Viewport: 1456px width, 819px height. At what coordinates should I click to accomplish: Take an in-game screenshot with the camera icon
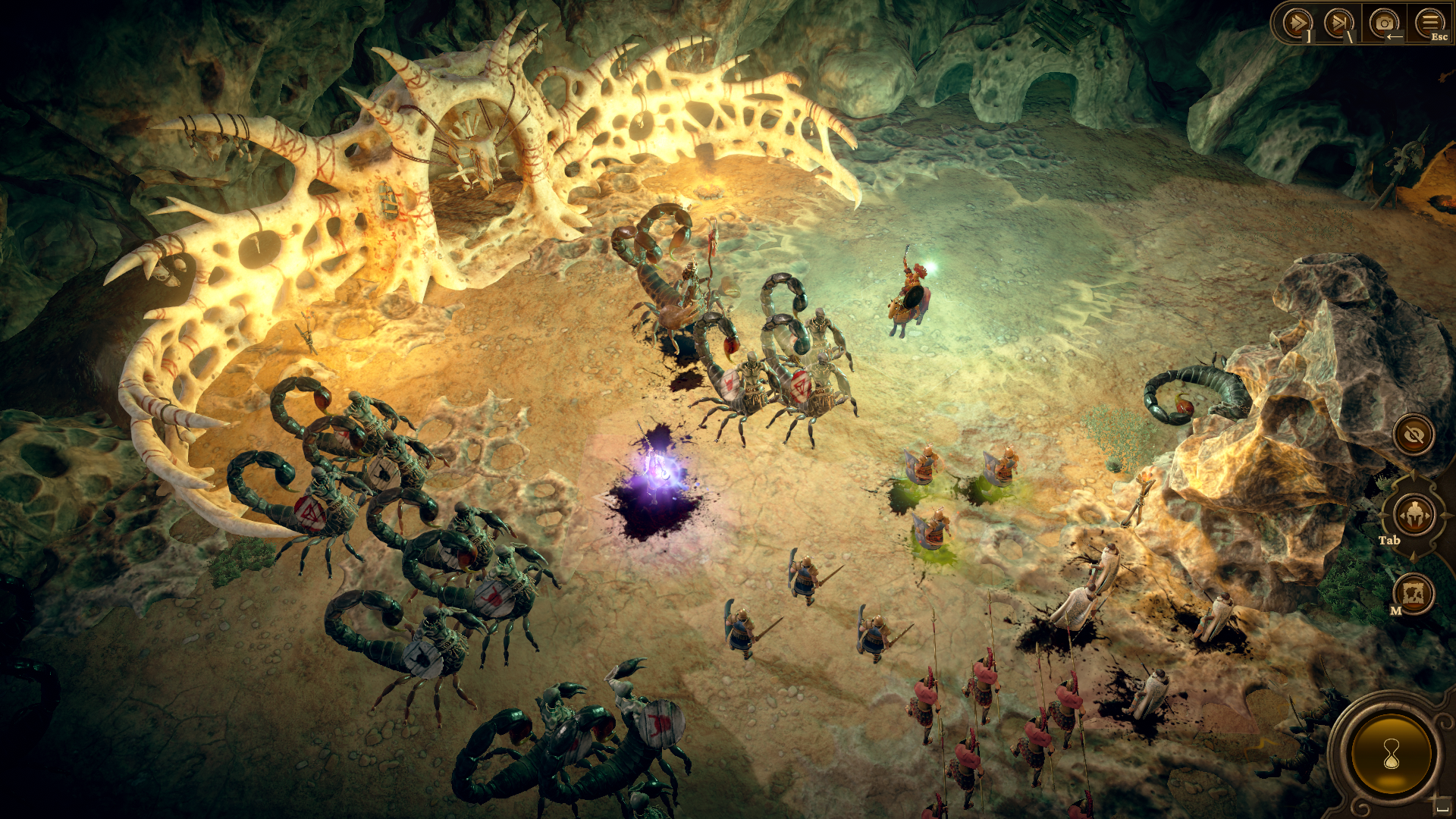[x=1384, y=21]
